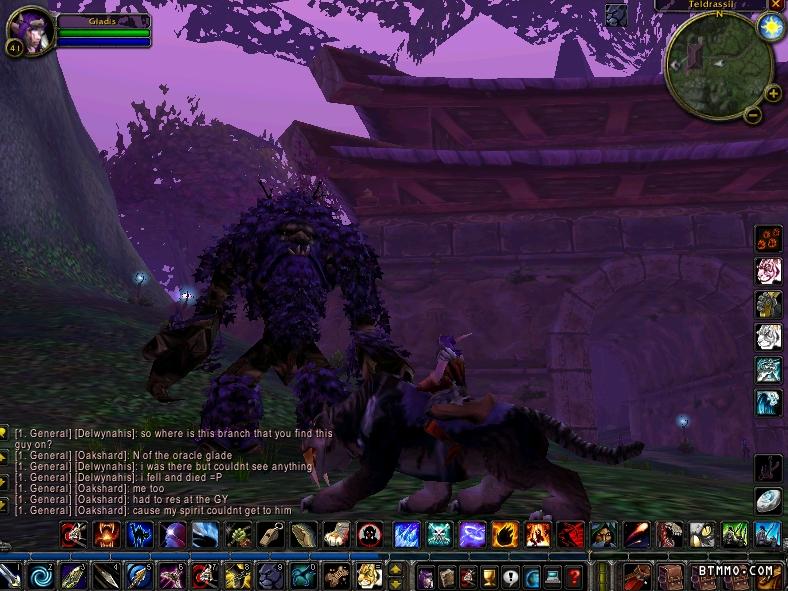Screen dimensions: 788x591
Task: Open the computer main menu button
Action: click(552, 576)
